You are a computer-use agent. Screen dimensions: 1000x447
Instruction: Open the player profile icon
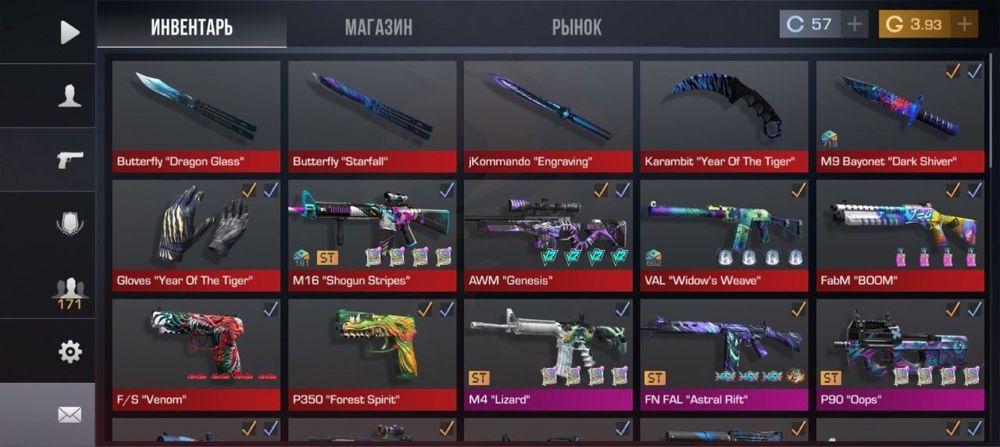(69, 96)
